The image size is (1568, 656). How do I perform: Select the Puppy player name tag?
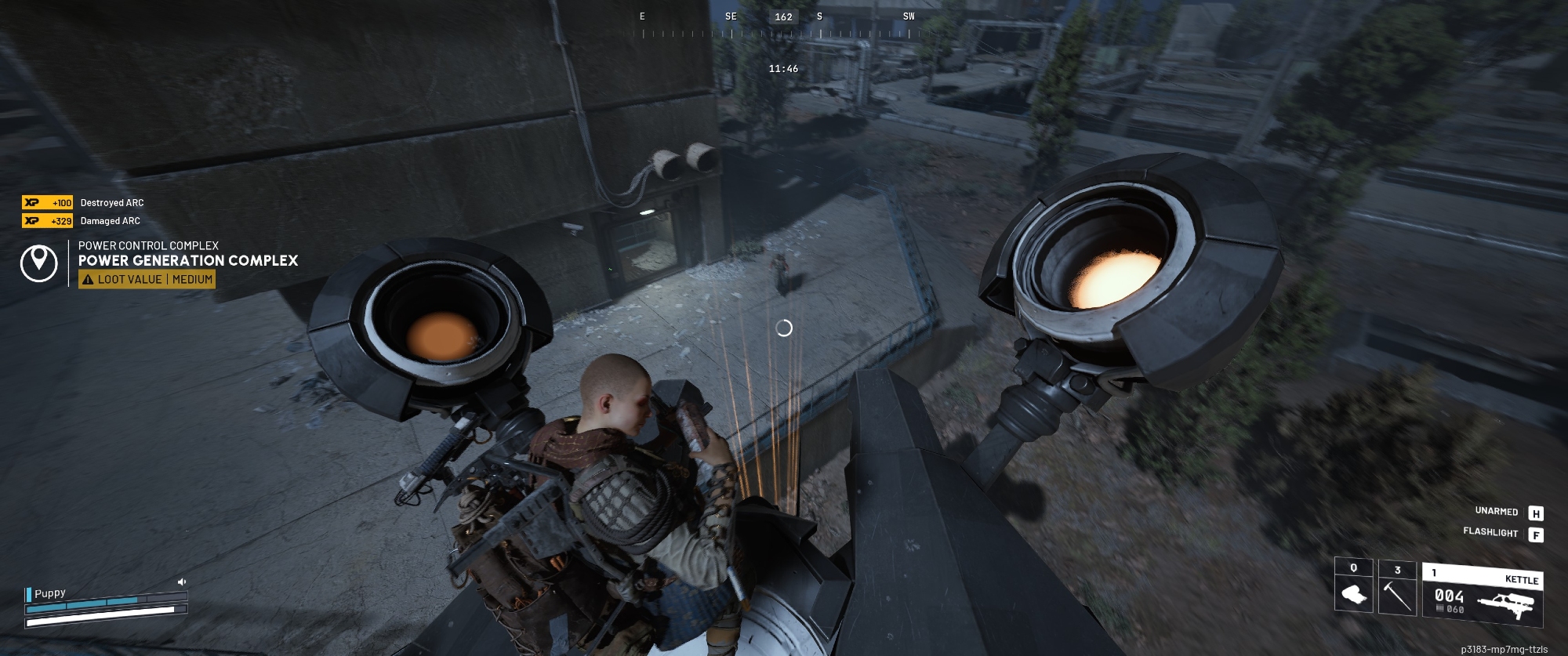click(x=49, y=593)
